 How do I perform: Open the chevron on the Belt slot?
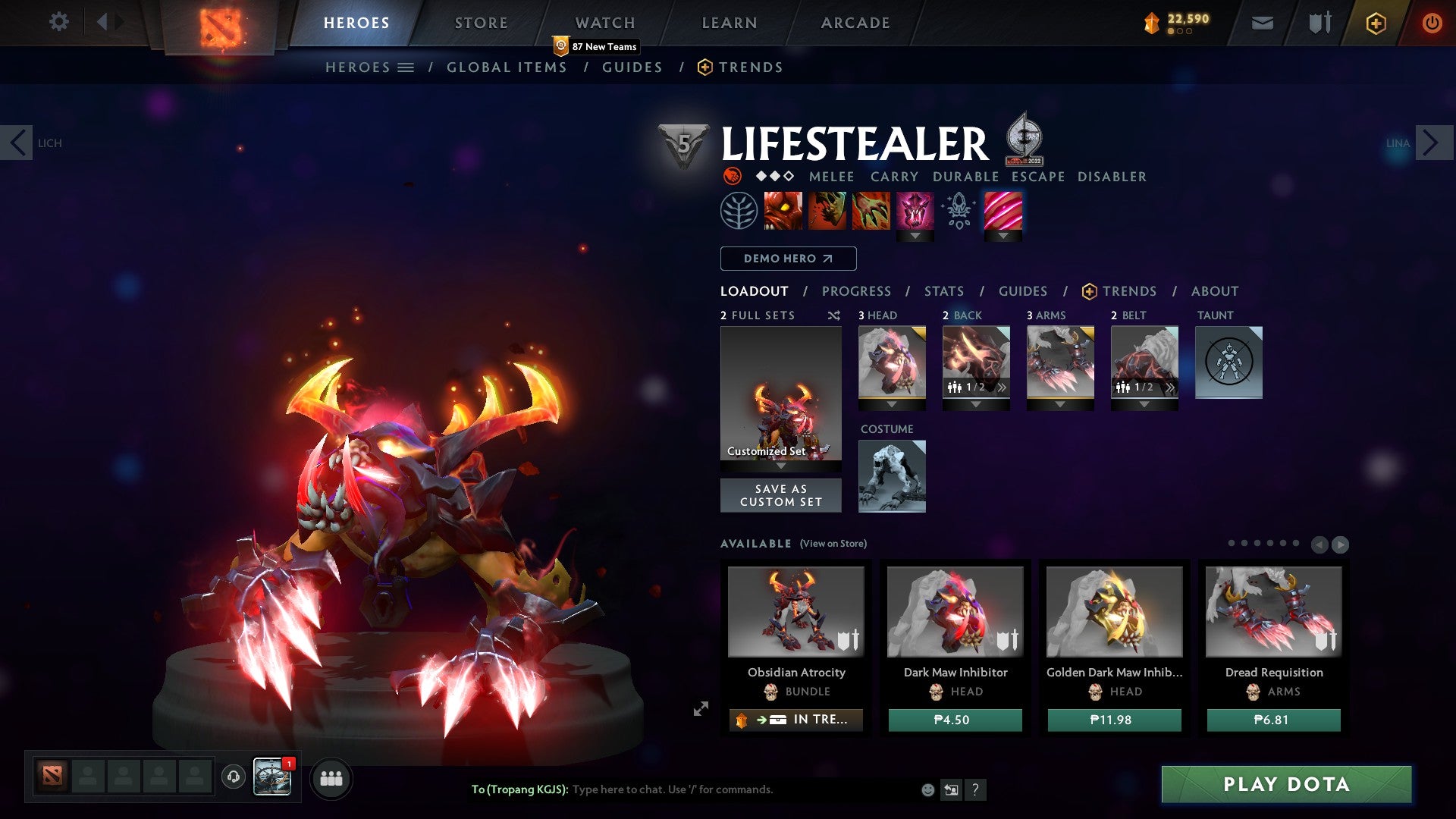coord(1172,388)
